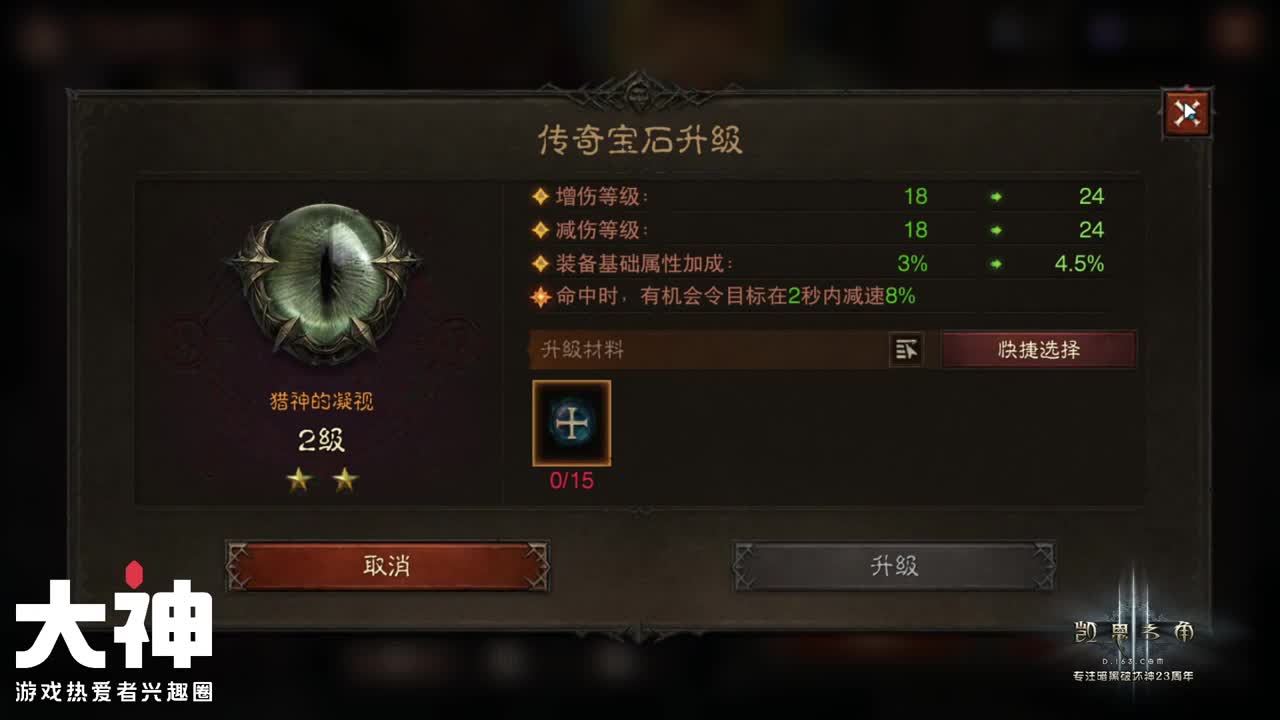Click the diamond icon beside 装备基础属性加成

pos(540,264)
